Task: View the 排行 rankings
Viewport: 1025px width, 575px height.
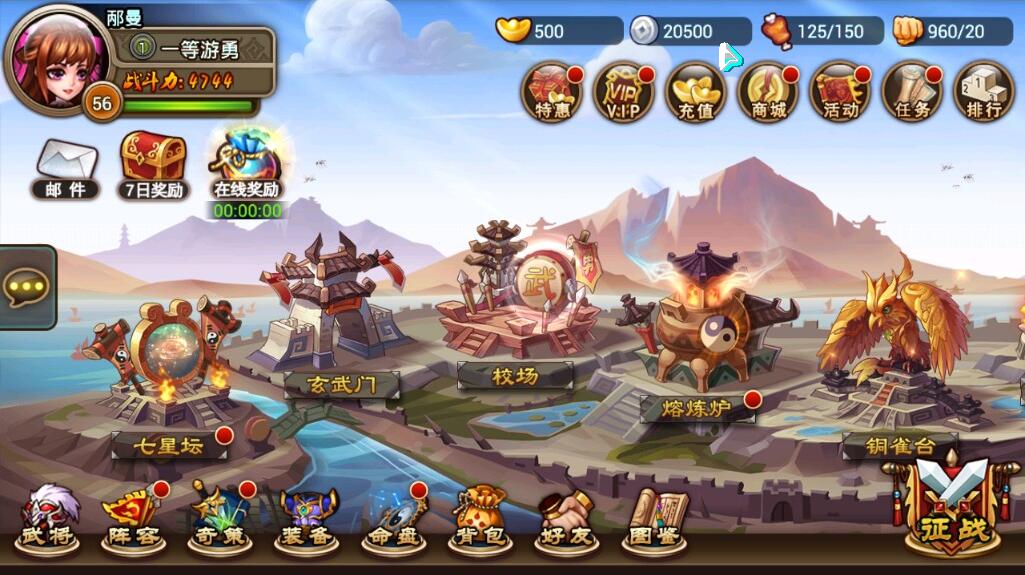Action: [x=984, y=92]
